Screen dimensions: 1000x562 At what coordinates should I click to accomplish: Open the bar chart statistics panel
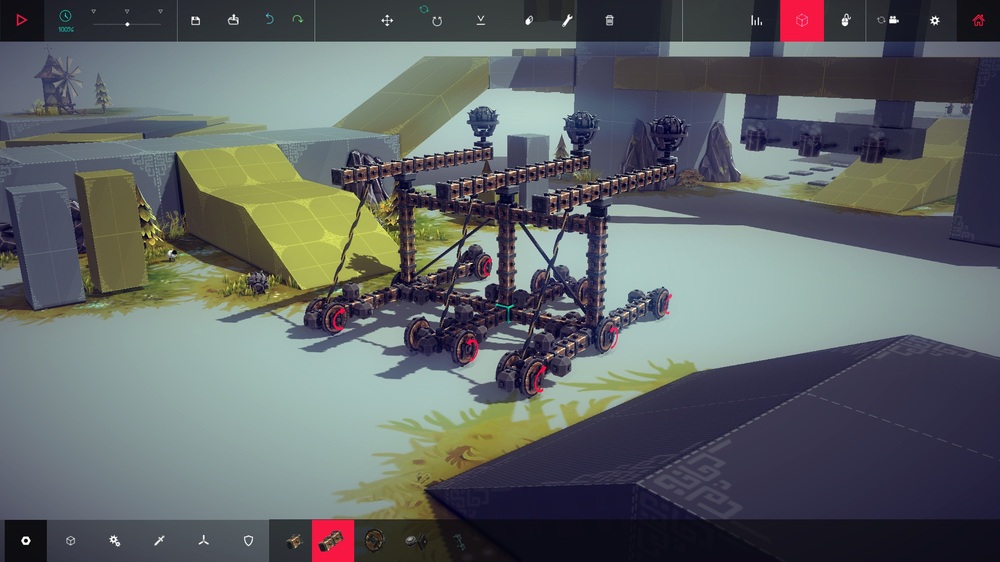coord(757,20)
